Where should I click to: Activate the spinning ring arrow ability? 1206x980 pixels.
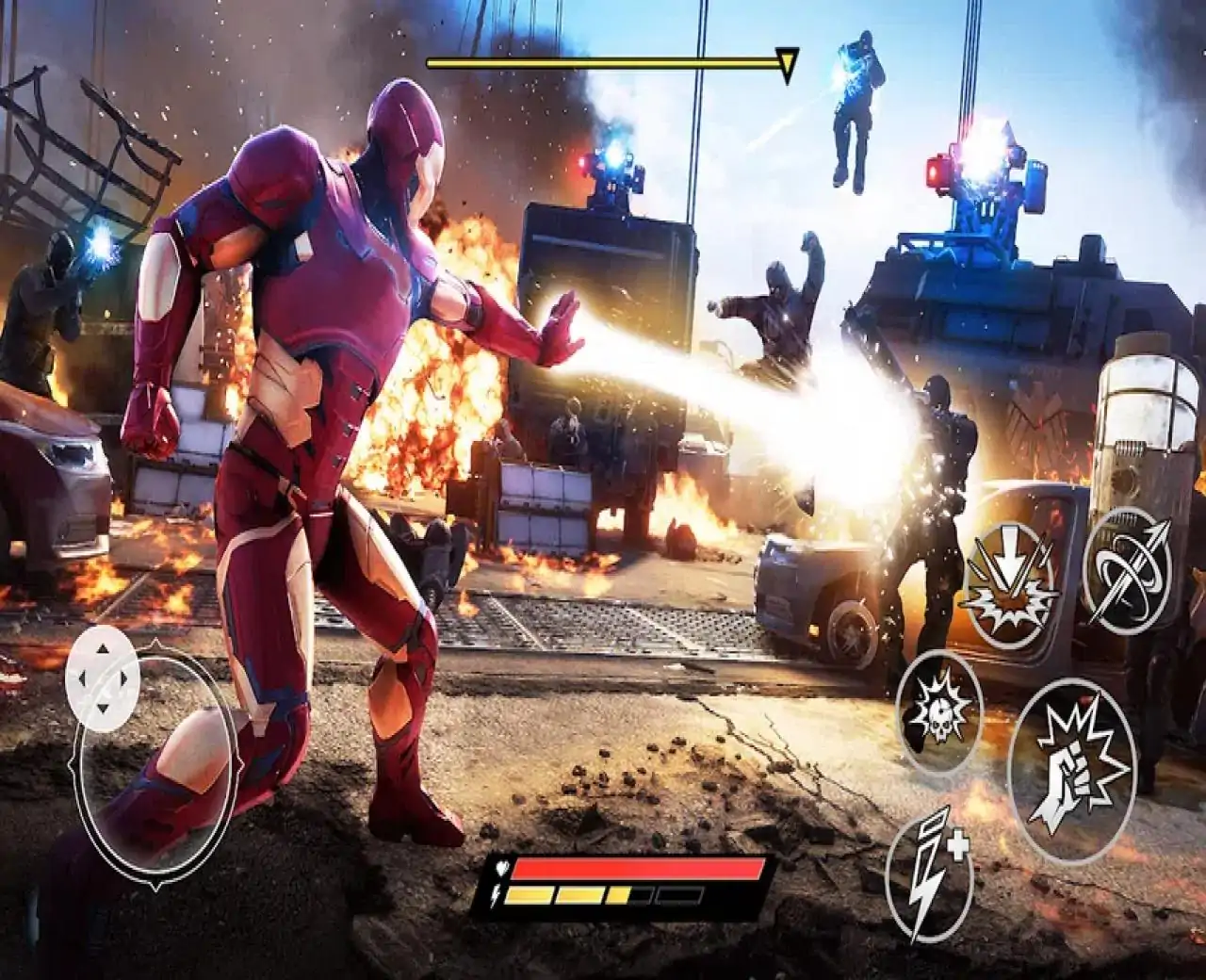[1126, 570]
